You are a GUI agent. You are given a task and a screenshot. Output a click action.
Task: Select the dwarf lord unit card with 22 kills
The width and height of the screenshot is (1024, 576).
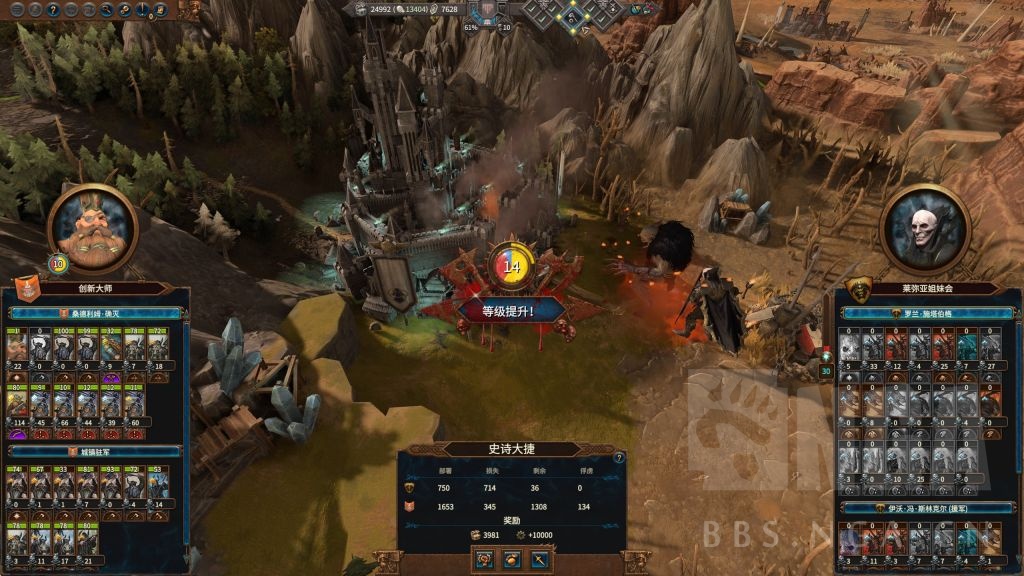pos(17,349)
